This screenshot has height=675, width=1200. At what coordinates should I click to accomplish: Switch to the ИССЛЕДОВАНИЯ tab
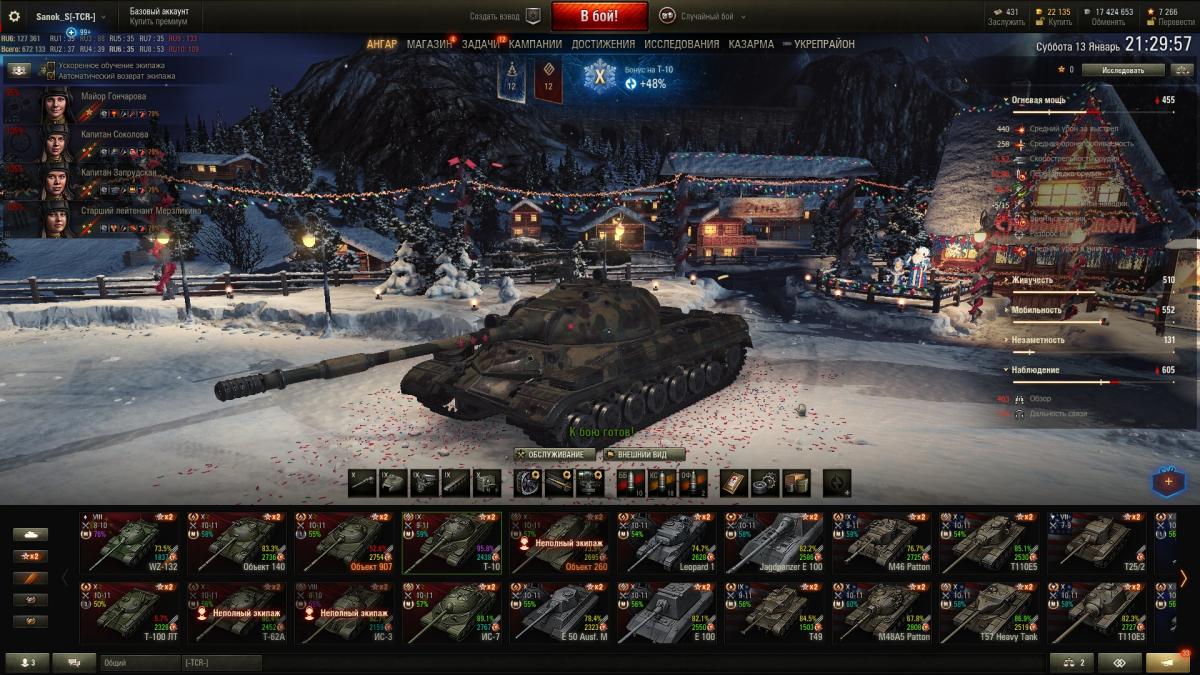click(681, 44)
